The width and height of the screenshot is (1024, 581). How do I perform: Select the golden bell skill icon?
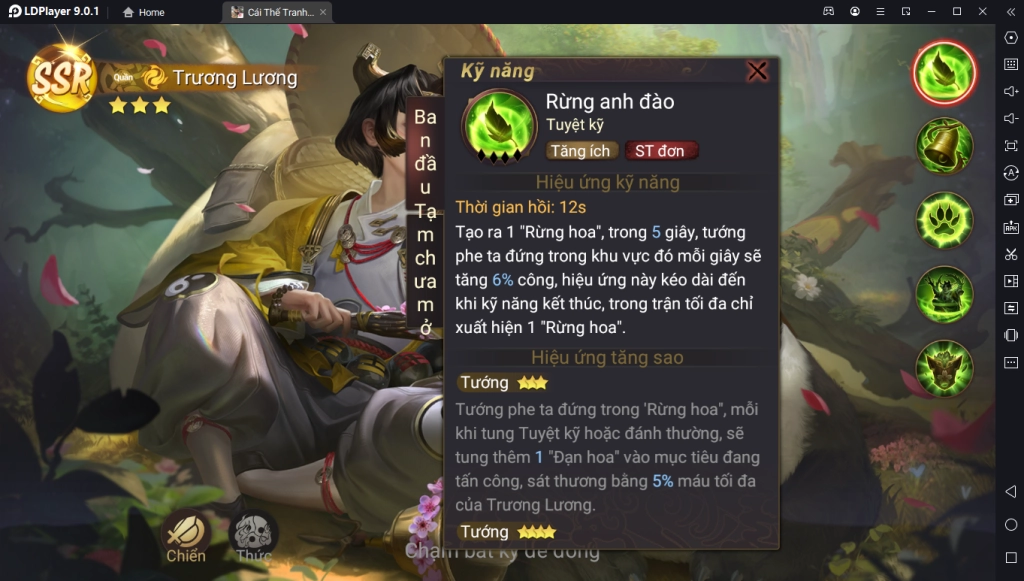pos(944,146)
